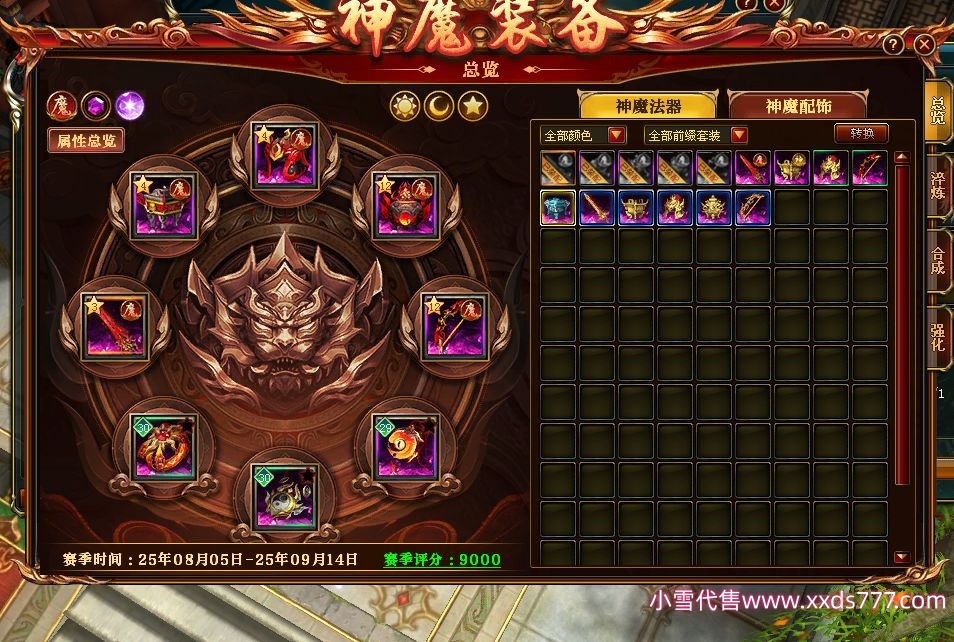This screenshot has height=642, width=954.
Task: Select the star icon filter
Action: [x=473, y=105]
